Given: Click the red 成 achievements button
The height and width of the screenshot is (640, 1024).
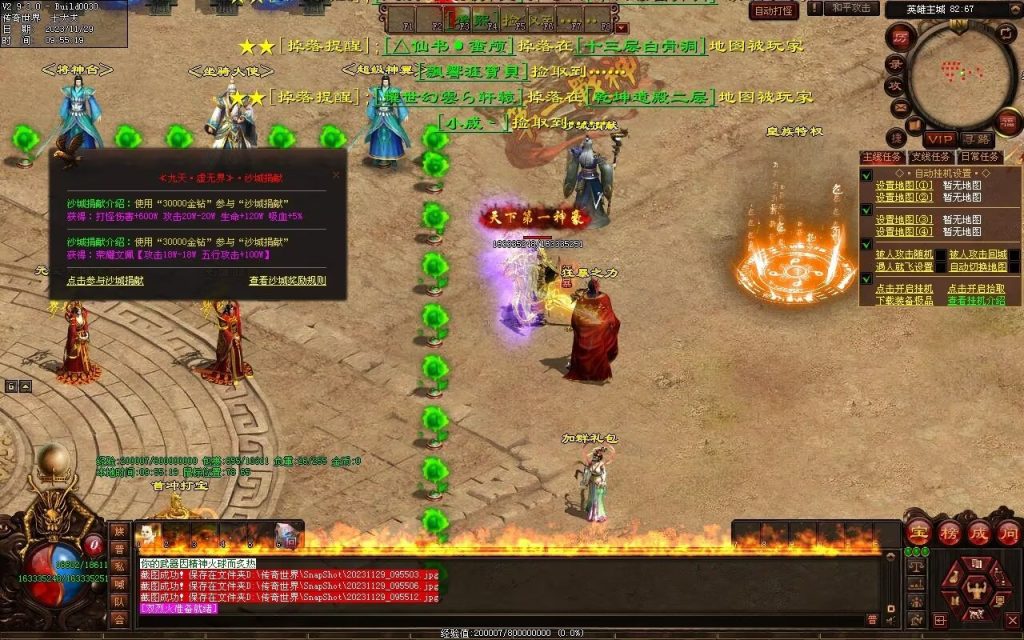Looking at the screenshot, I should [x=977, y=532].
